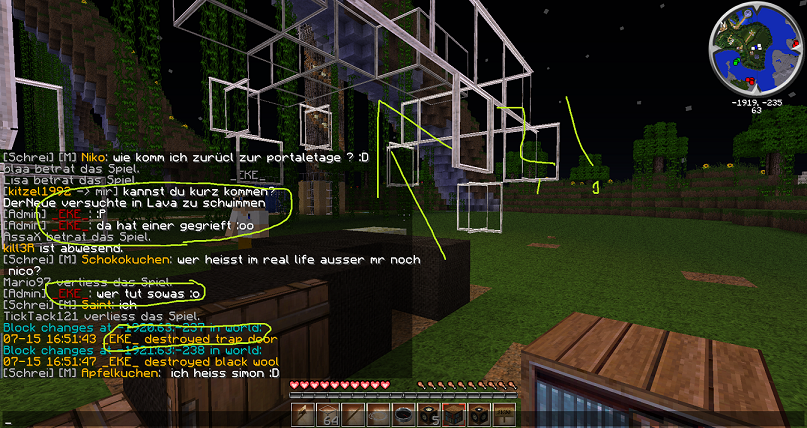
Task: Select the hotbar slot holding 64 items
Action: [x=328, y=413]
